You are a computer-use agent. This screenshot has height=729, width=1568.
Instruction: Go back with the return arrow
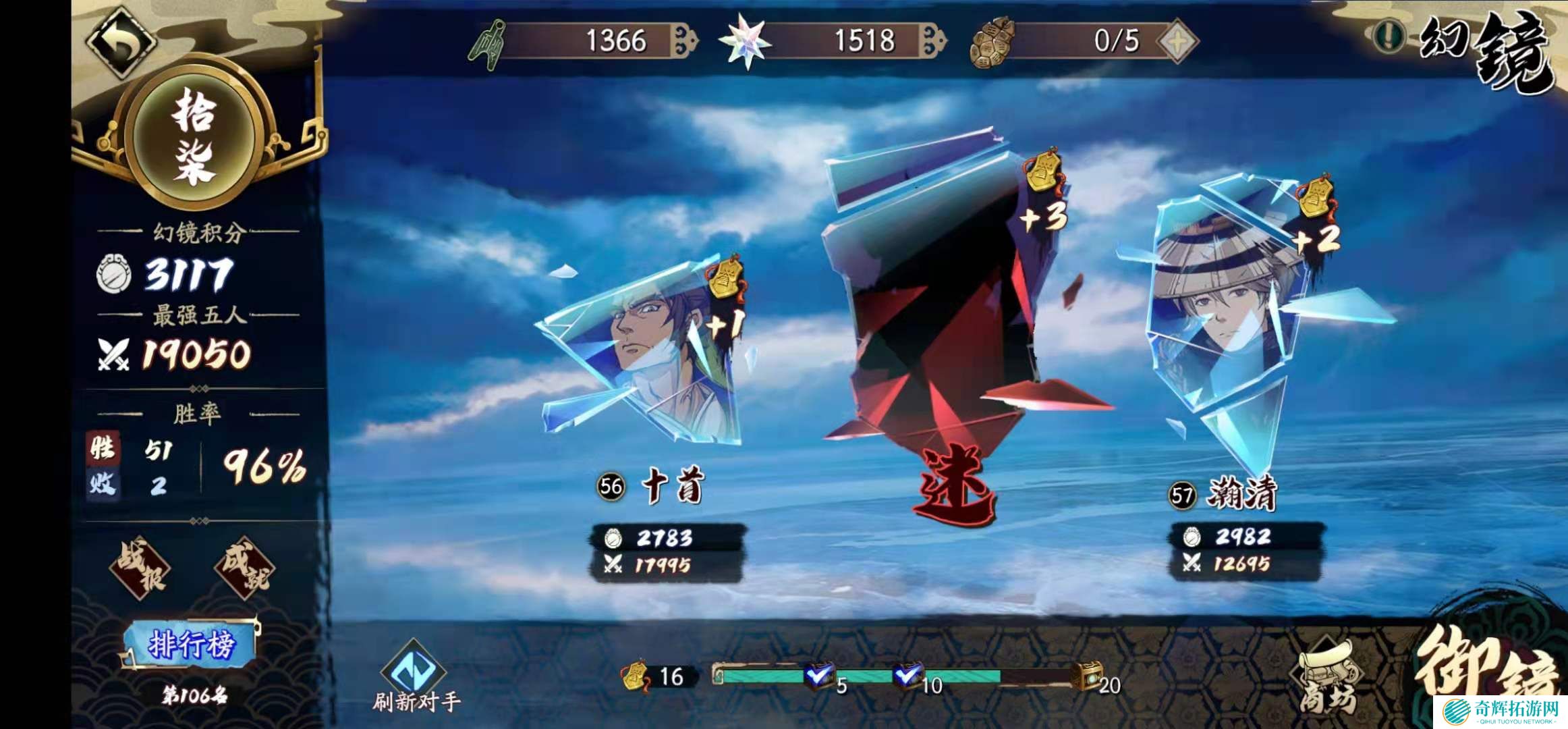coord(122,41)
